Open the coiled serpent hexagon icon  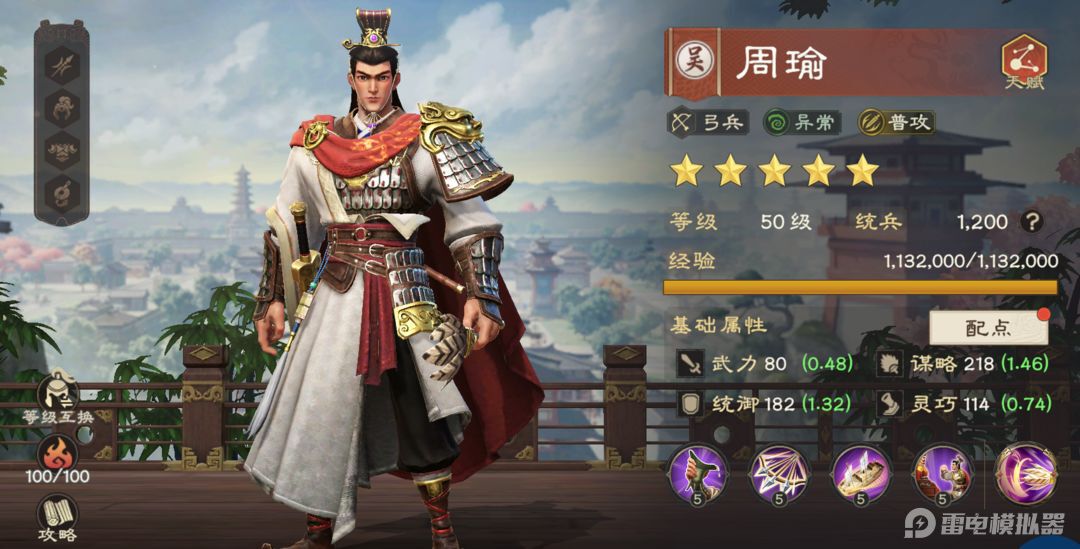(62, 191)
